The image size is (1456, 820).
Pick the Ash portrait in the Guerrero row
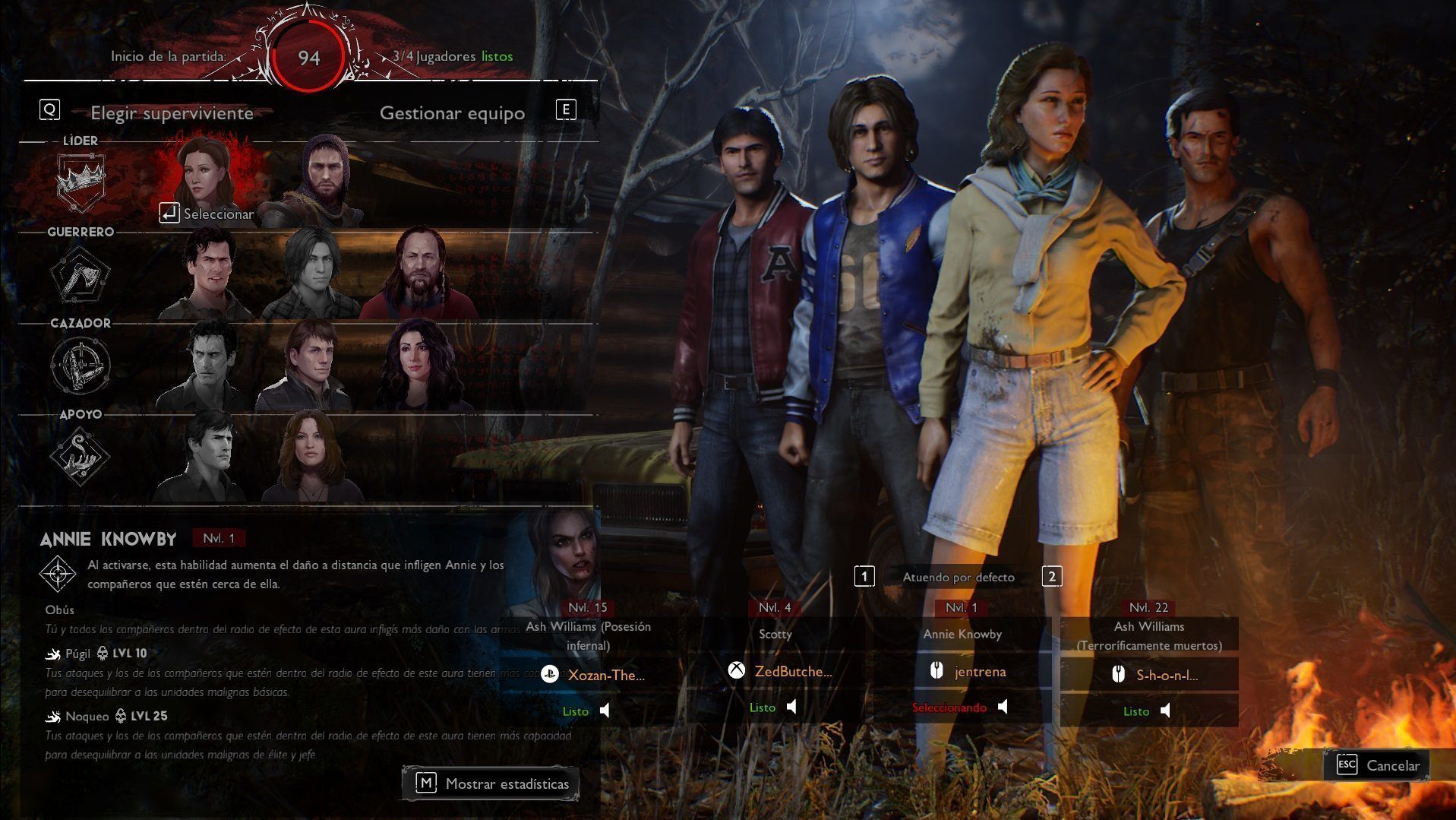[207, 274]
